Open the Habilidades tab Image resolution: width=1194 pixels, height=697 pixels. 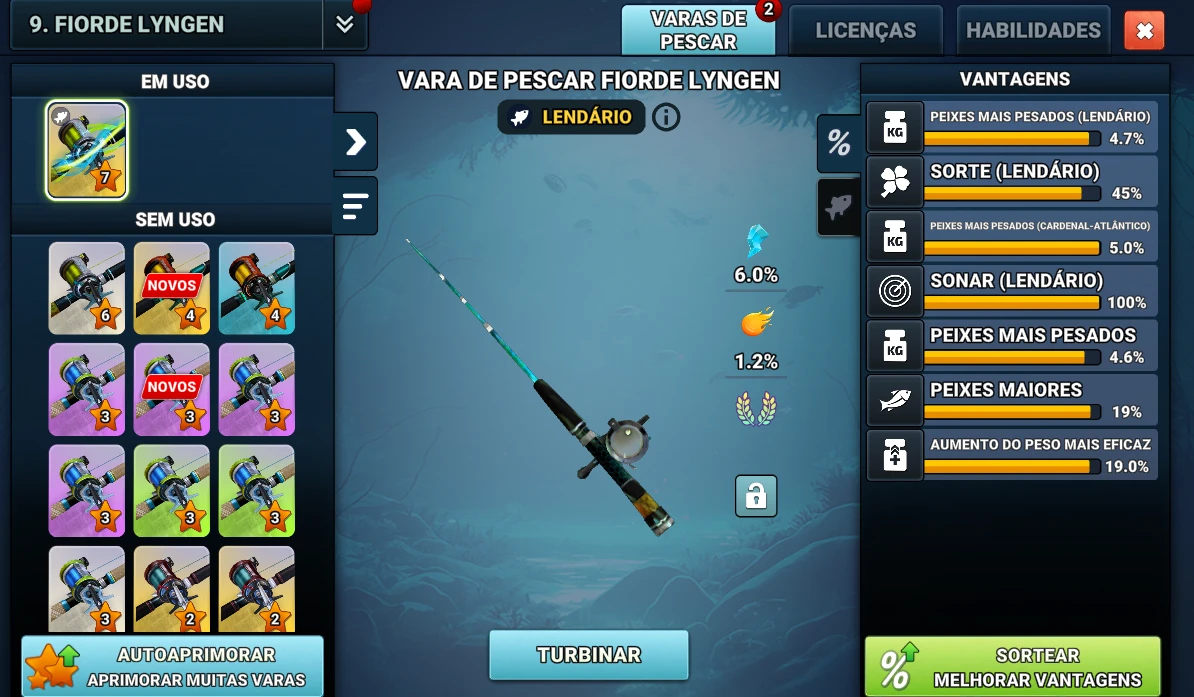[1033, 31]
